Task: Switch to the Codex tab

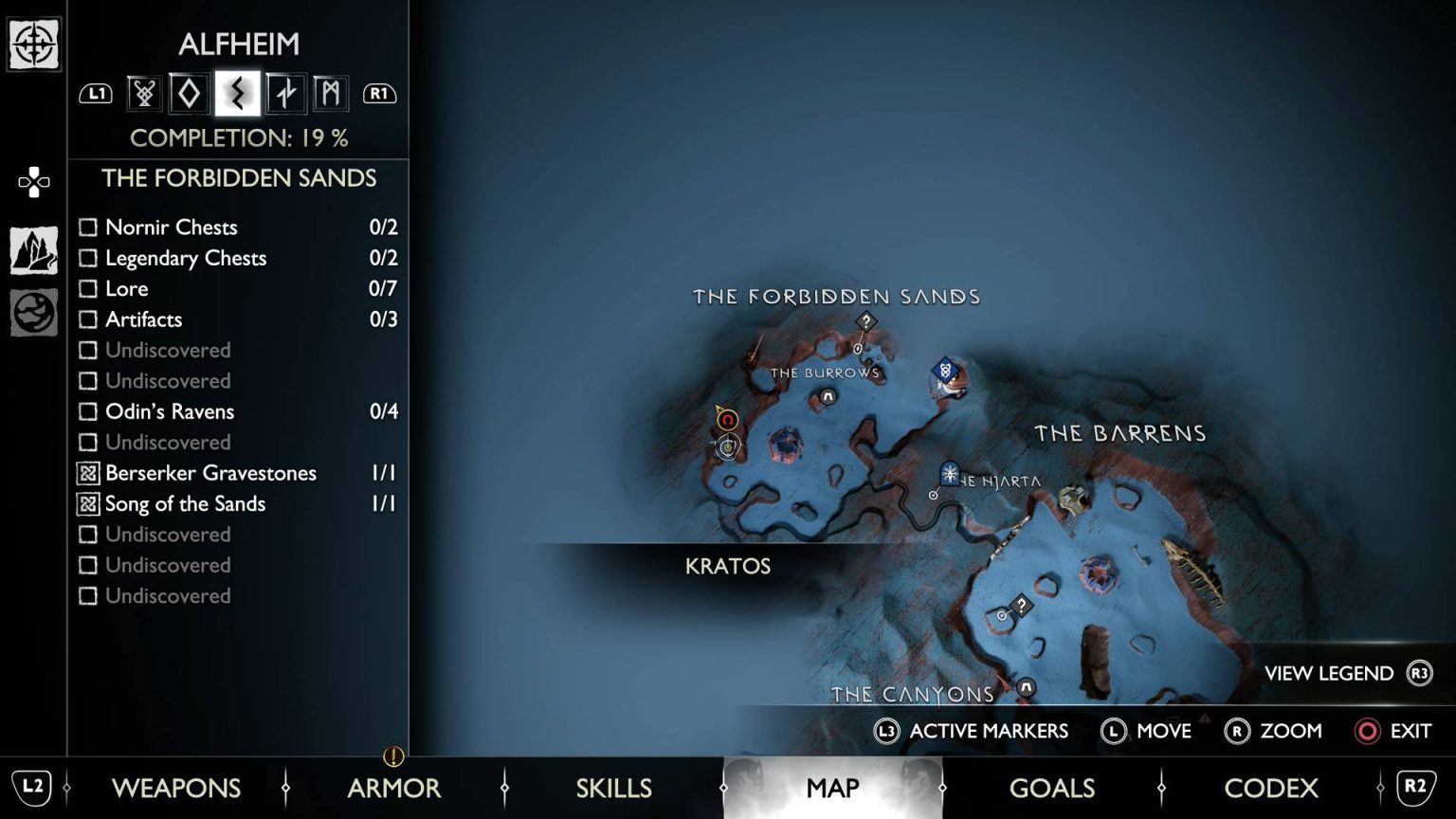Action: tap(1270, 788)
